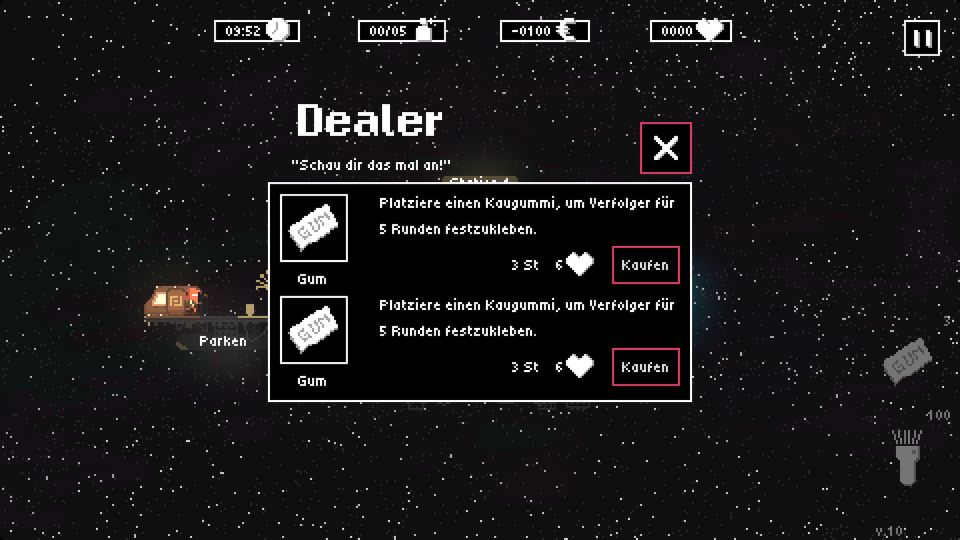Image resolution: width=960 pixels, height=540 pixels.
Task: Close the Dealer shop window
Action: (665, 148)
